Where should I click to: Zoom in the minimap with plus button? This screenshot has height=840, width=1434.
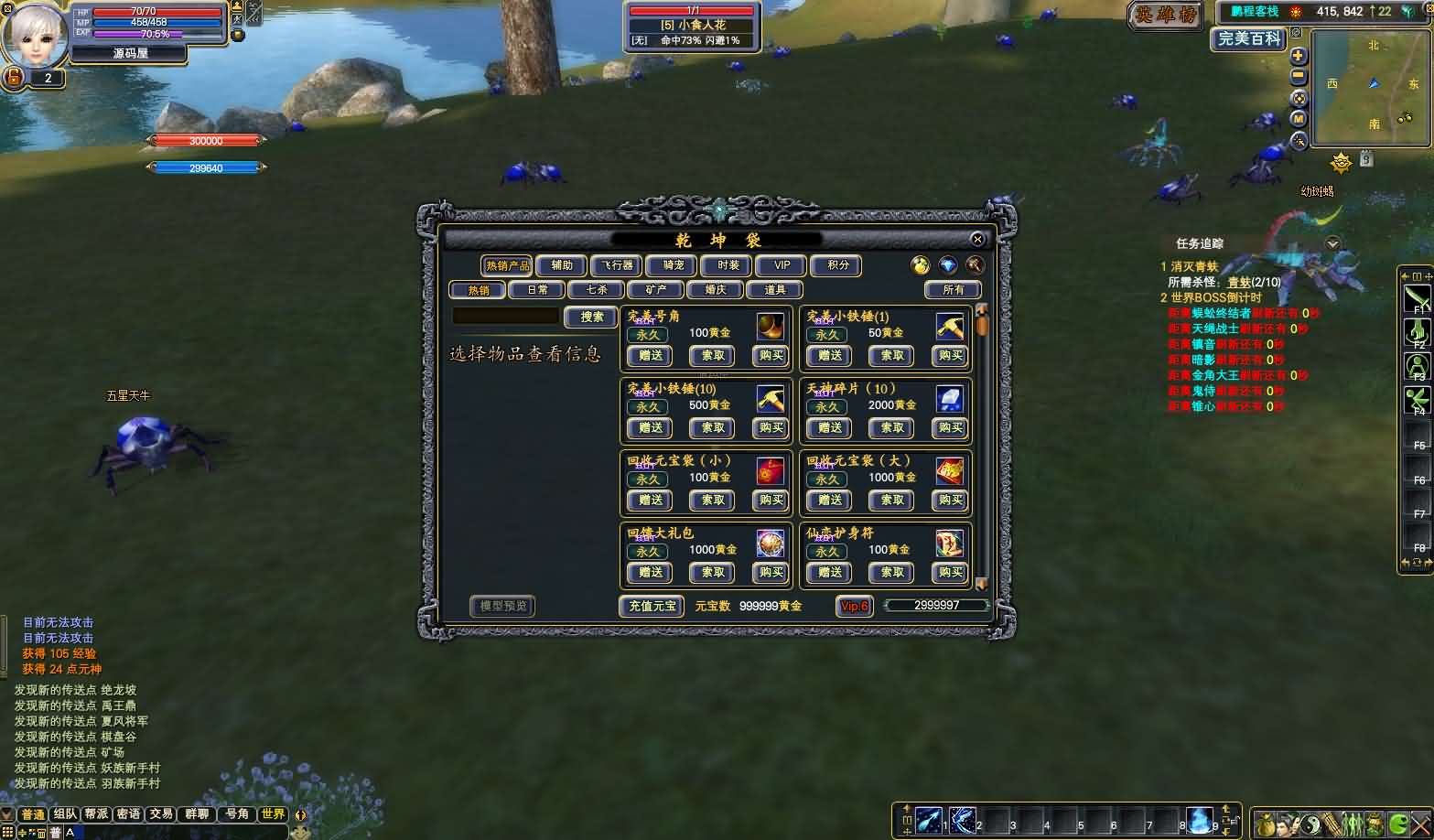pos(1299,56)
